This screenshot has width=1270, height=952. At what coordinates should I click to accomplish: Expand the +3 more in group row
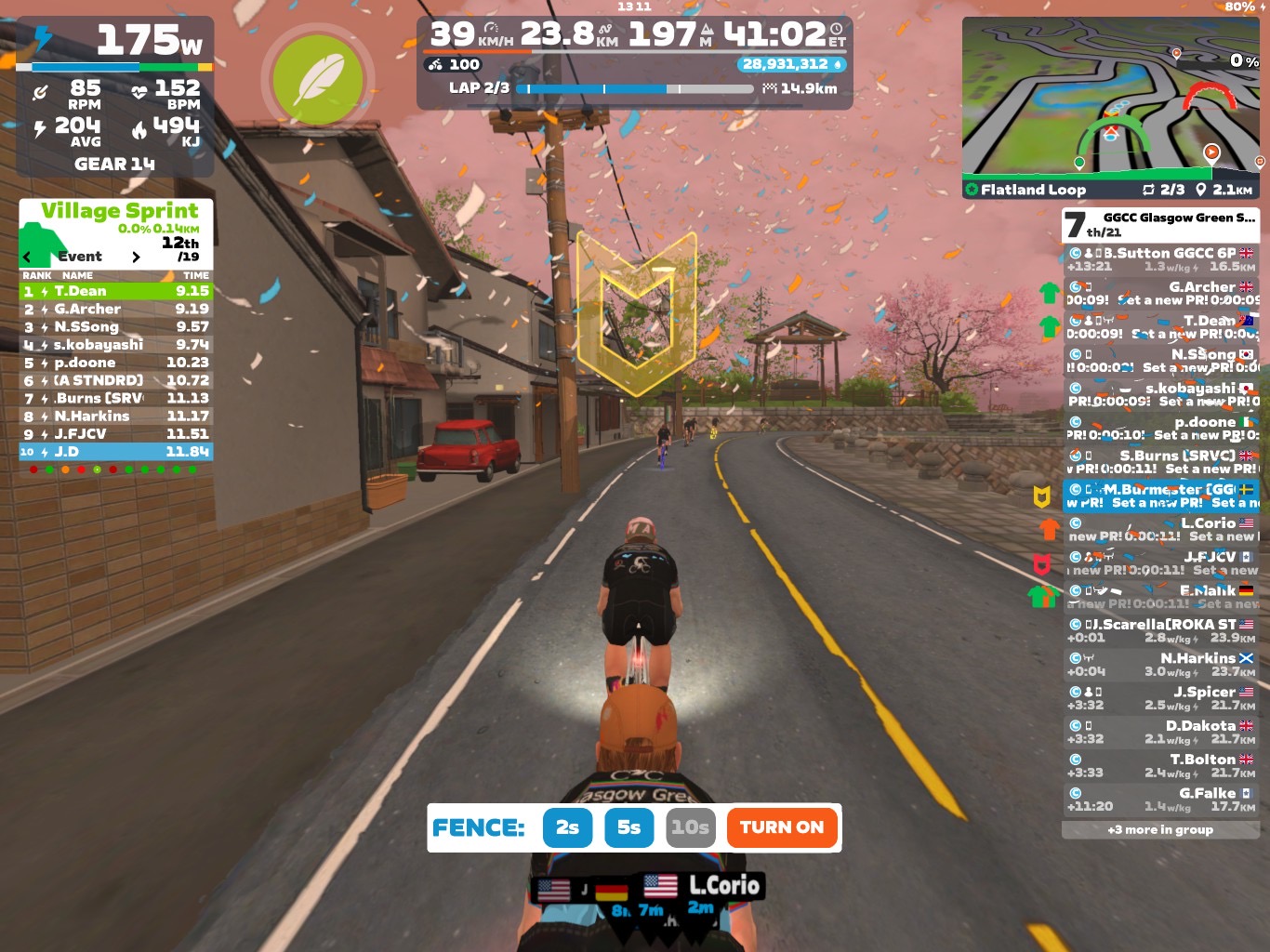pyautogui.click(x=1160, y=829)
